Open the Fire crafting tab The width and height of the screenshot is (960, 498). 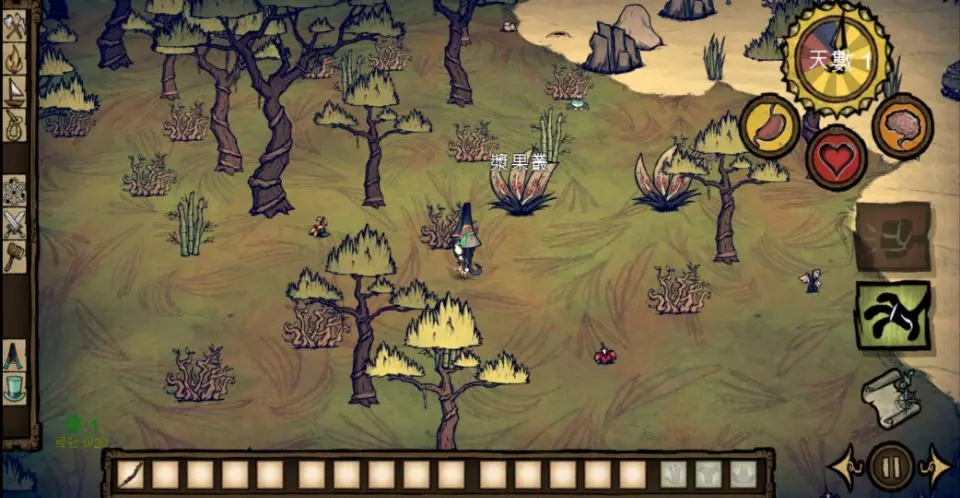coord(16,59)
